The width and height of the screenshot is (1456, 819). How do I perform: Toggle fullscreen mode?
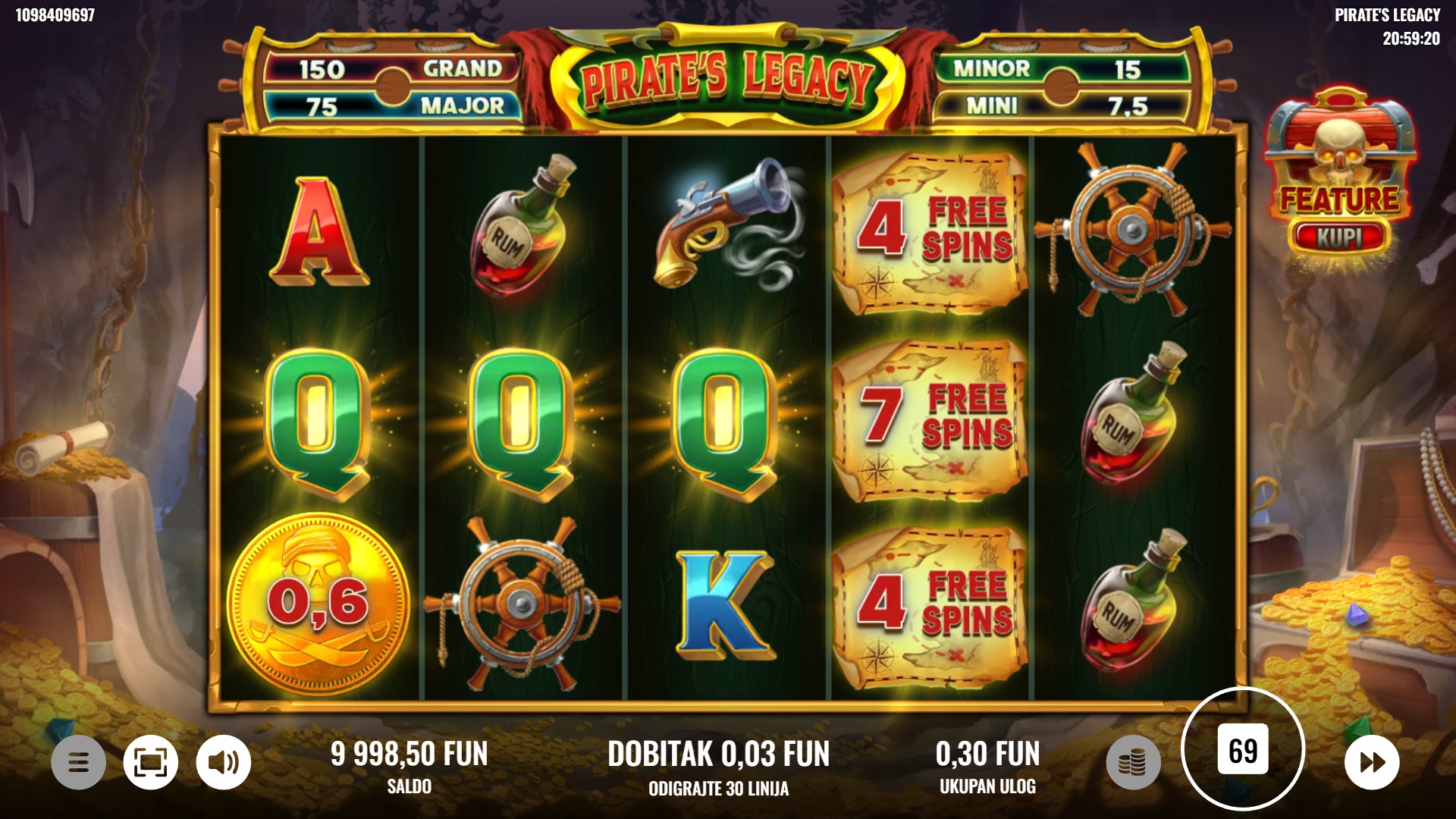pyautogui.click(x=151, y=761)
